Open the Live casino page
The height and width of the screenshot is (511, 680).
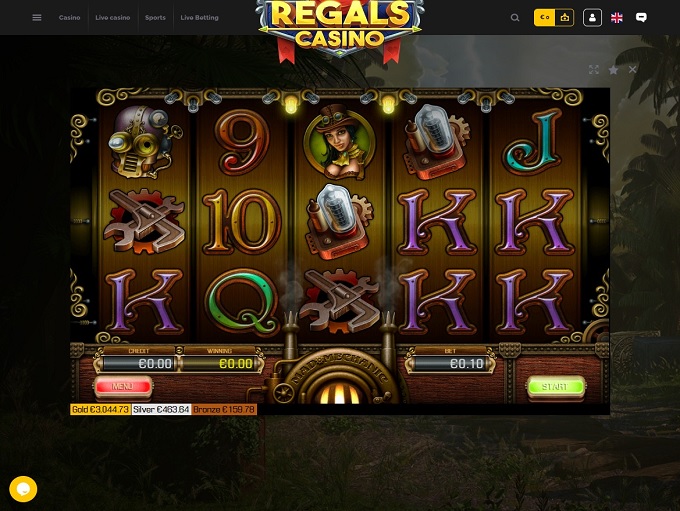pyautogui.click(x=112, y=18)
